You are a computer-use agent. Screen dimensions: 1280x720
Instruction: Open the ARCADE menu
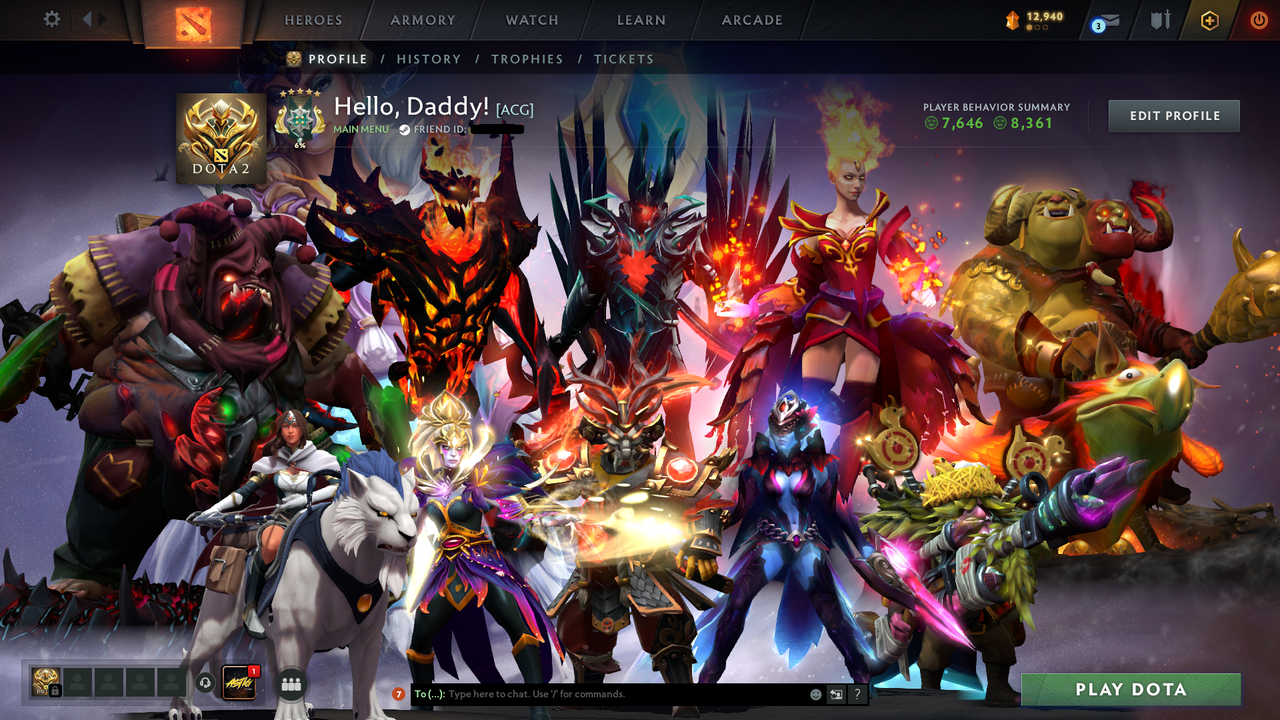751,19
